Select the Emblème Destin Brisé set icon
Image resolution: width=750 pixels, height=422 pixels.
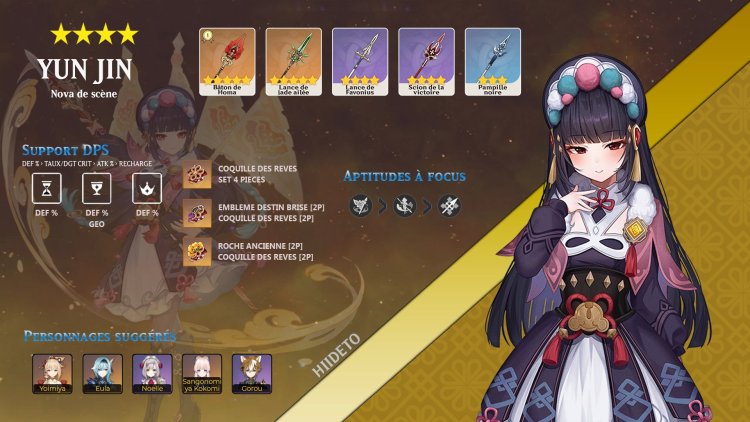[198, 212]
